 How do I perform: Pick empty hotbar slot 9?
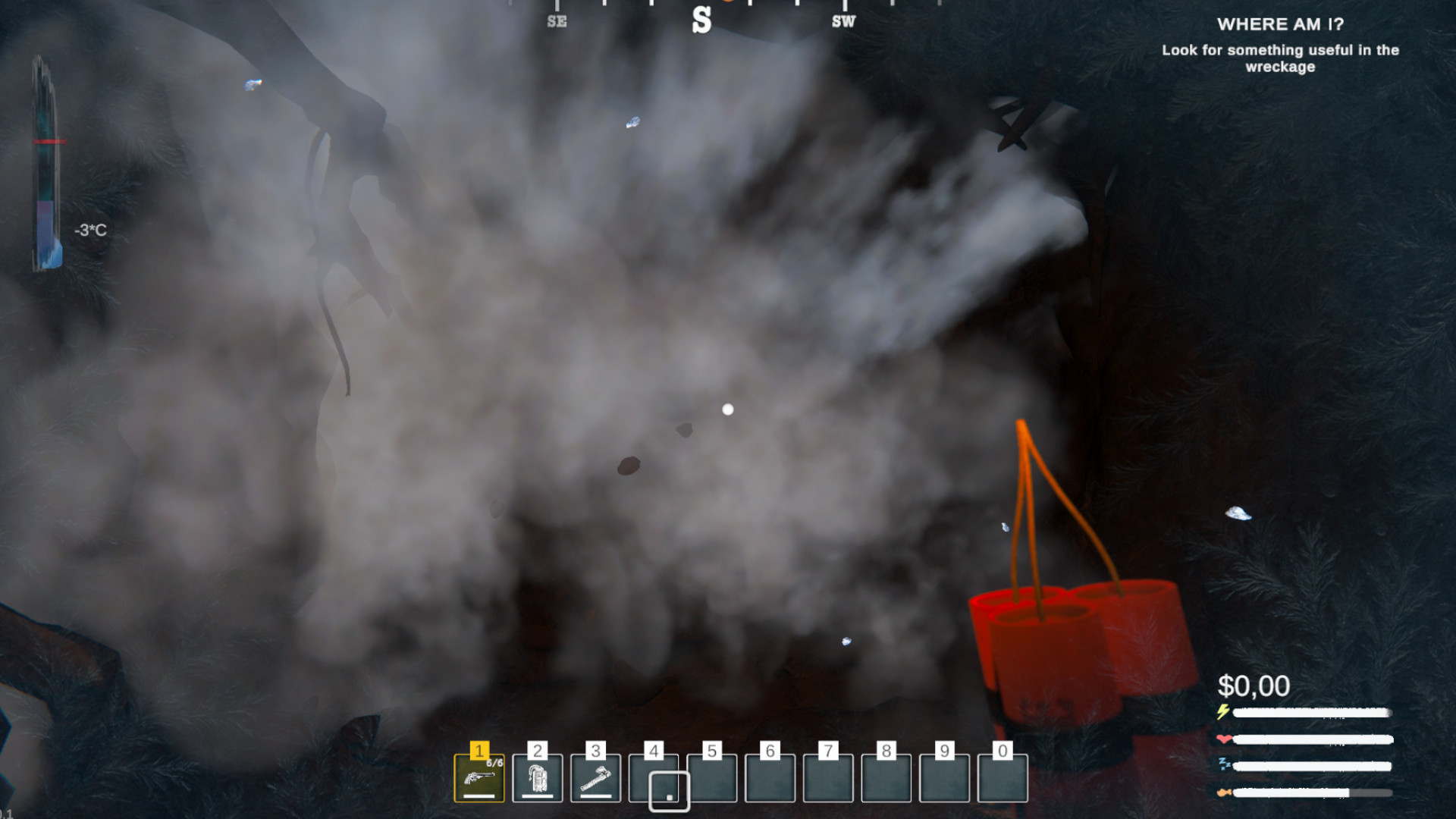(944, 778)
